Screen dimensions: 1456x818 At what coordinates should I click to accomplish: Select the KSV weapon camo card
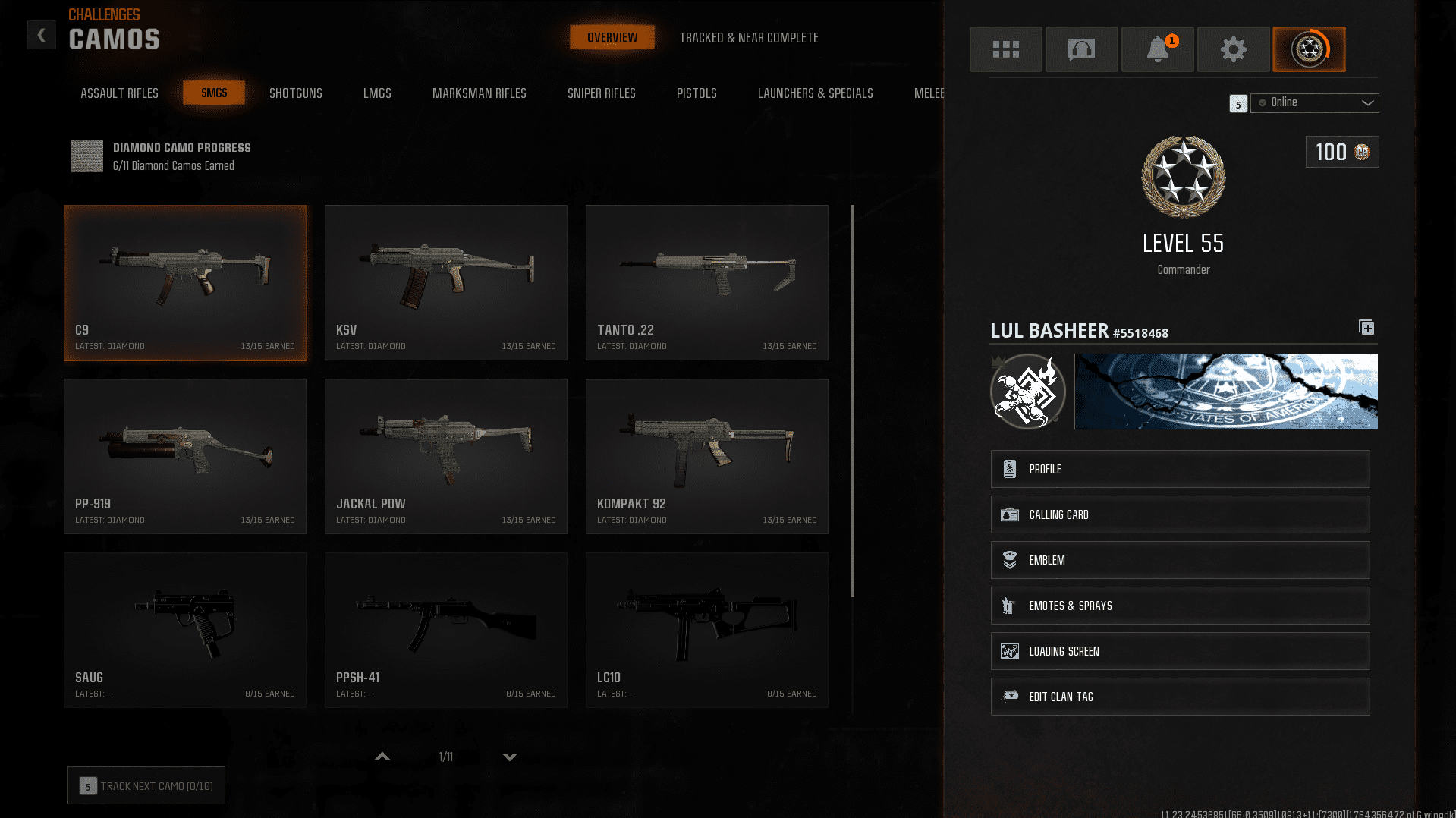[x=445, y=282]
